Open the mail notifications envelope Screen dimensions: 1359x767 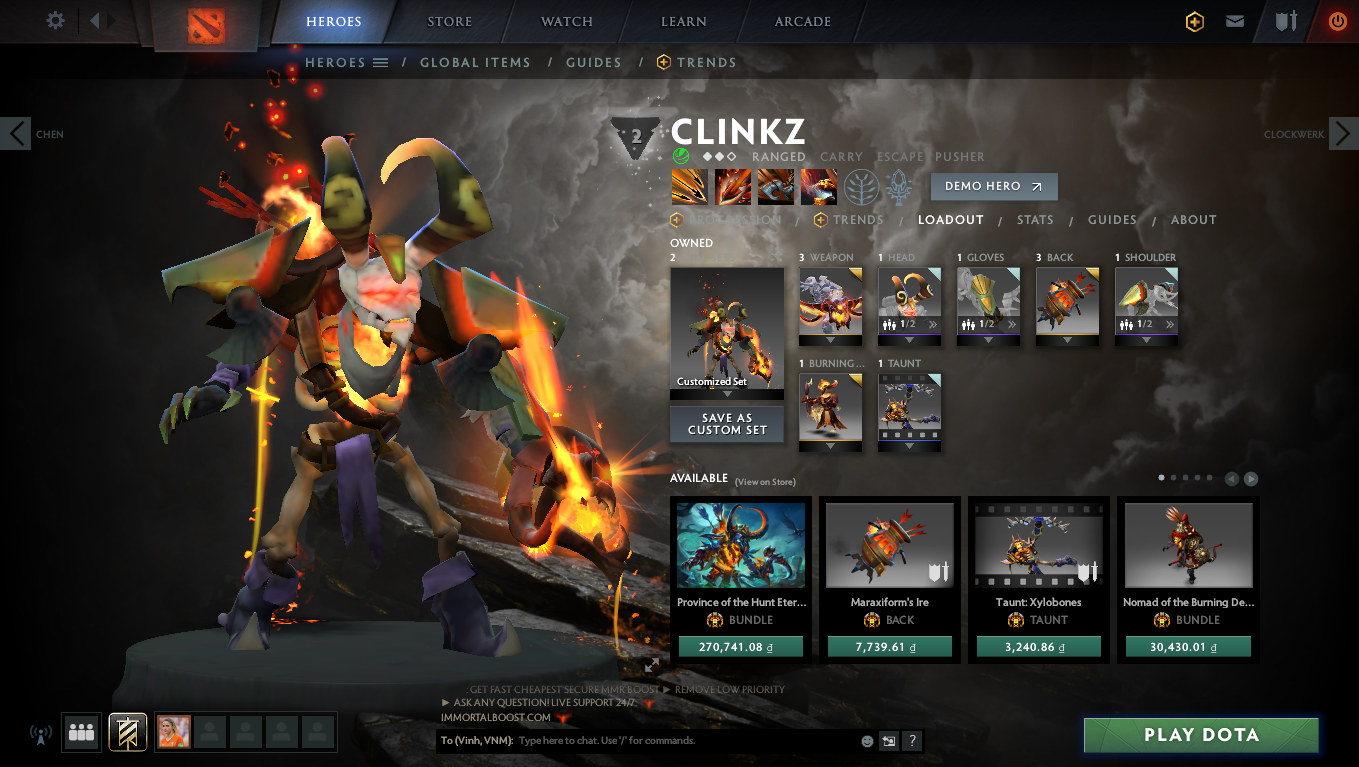coord(1235,20)
